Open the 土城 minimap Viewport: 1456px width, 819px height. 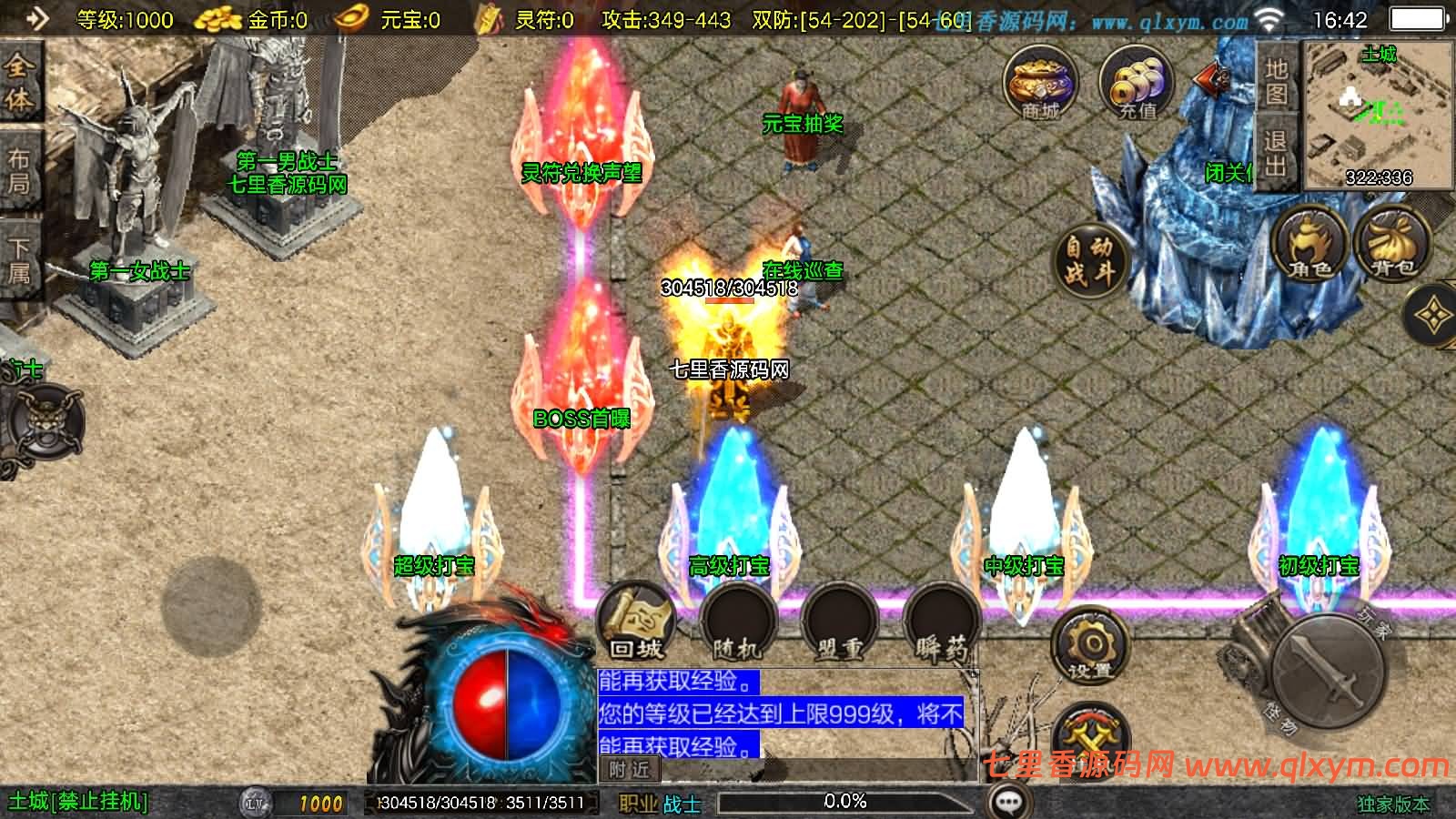1378,114
